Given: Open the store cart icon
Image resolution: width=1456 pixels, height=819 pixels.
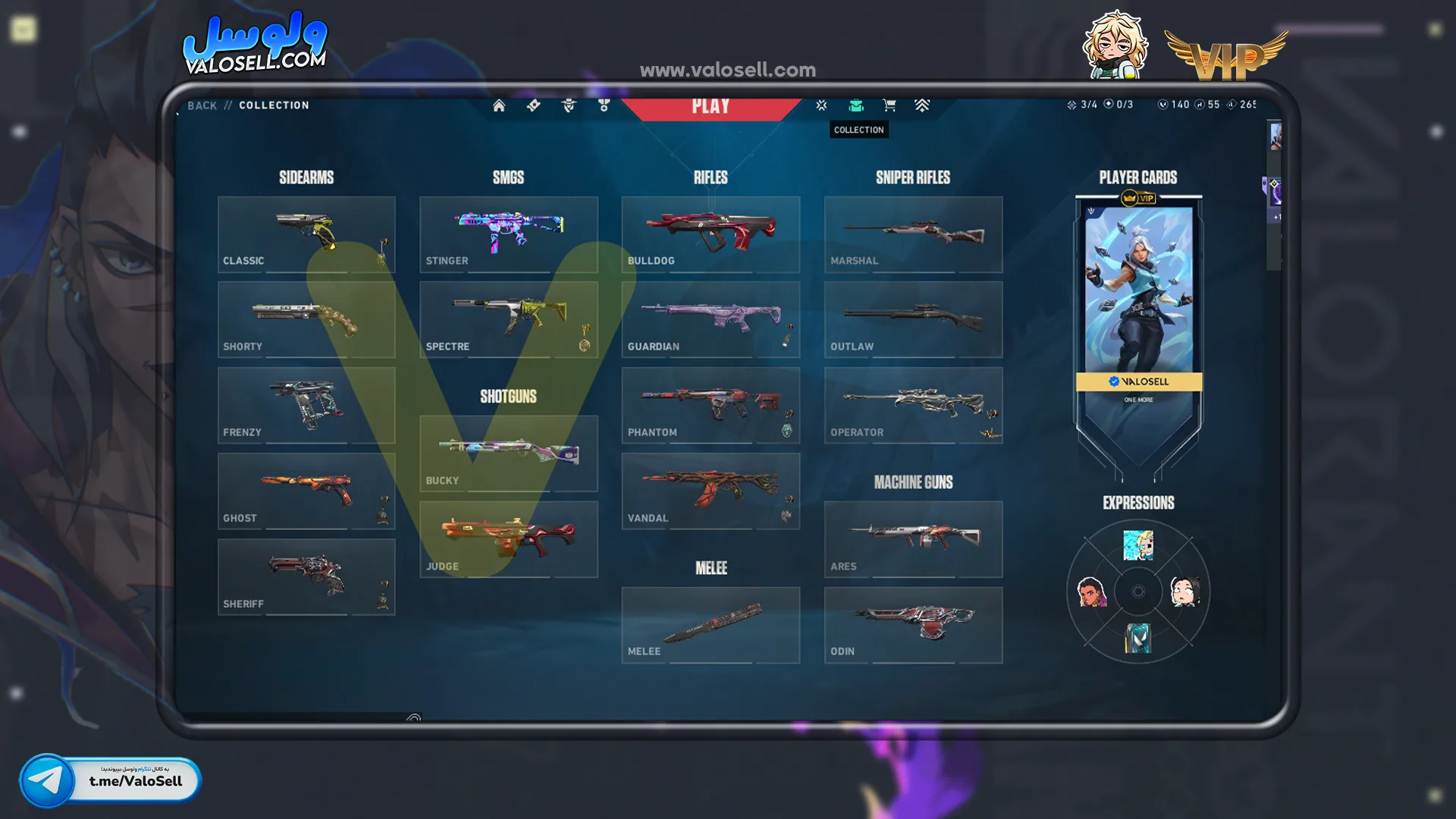Looking at the screenshot, I should tap(890, 105).
